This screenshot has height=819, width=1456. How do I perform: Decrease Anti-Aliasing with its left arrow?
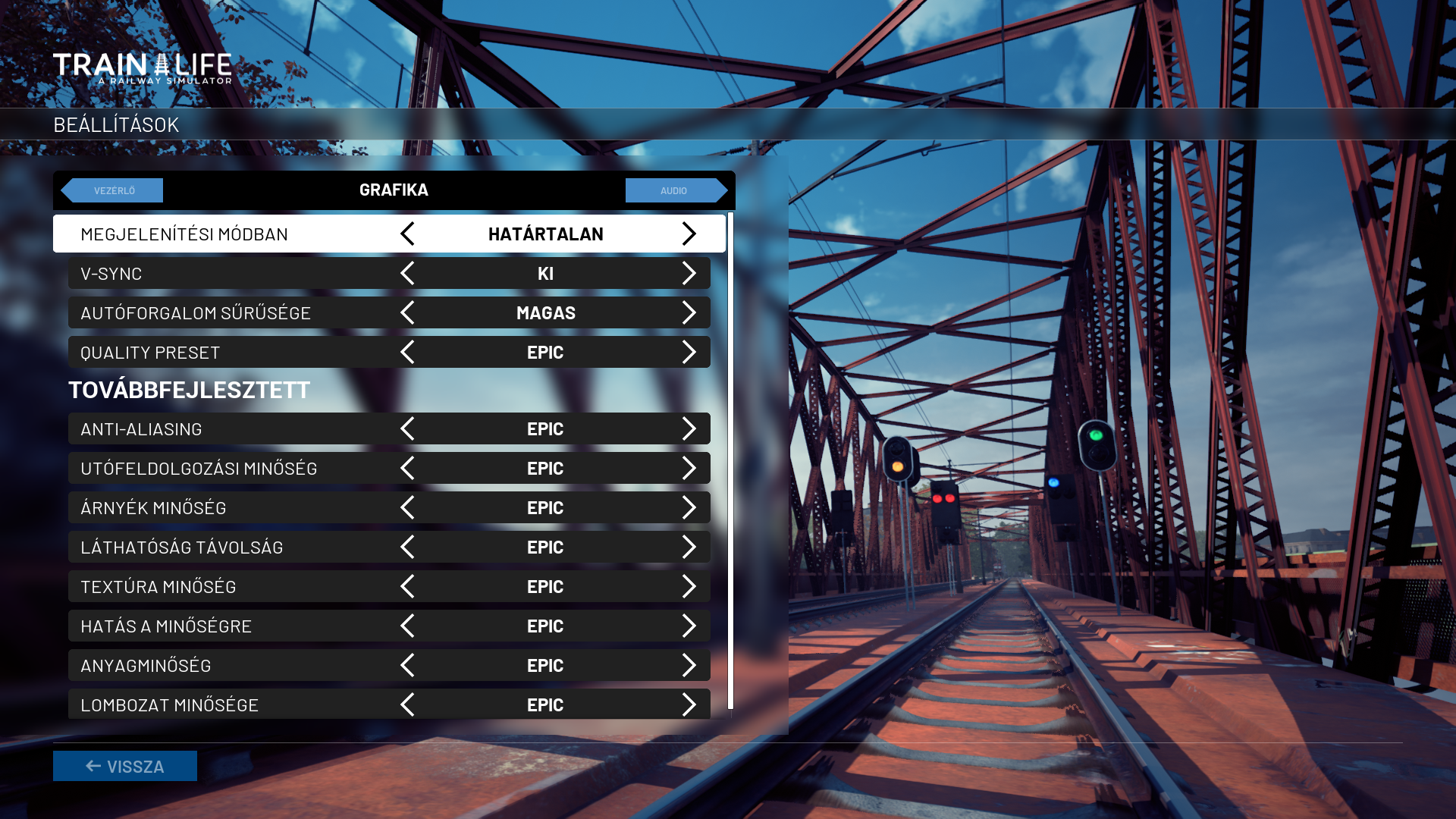pos(407,428)
